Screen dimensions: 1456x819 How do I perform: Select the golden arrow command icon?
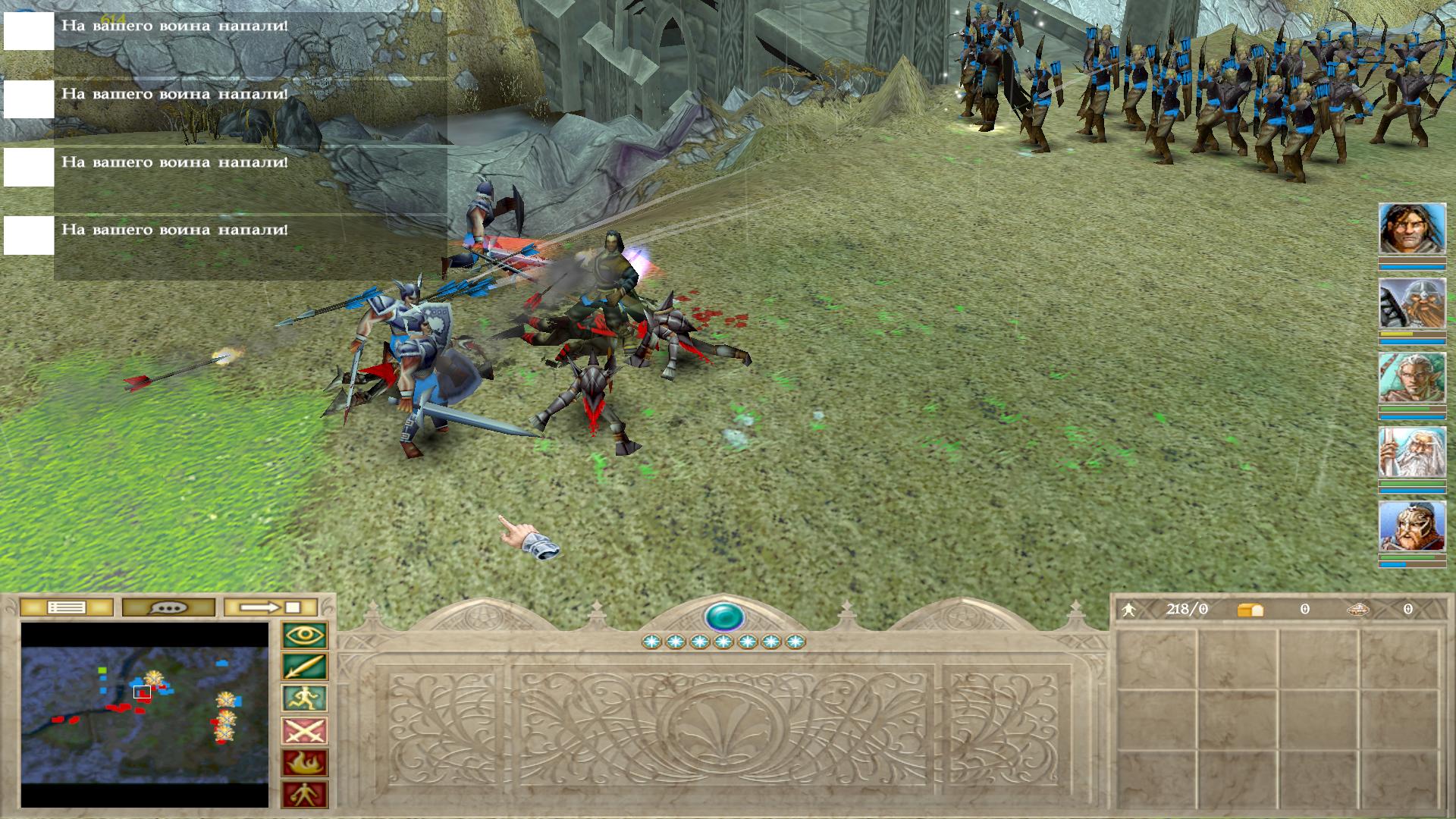coord(305,667)
